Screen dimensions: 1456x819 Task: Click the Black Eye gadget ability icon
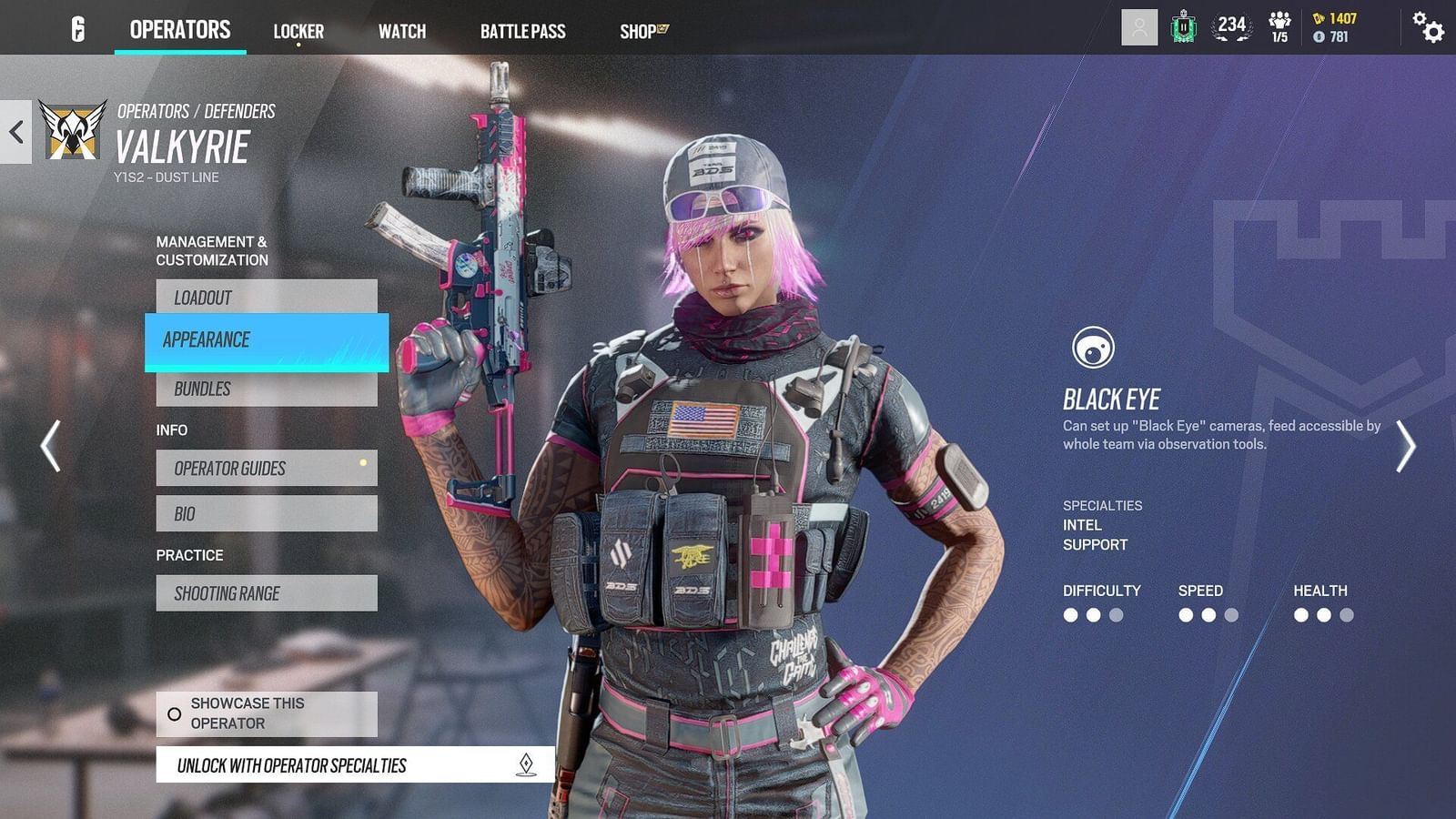click(1095, 348)
